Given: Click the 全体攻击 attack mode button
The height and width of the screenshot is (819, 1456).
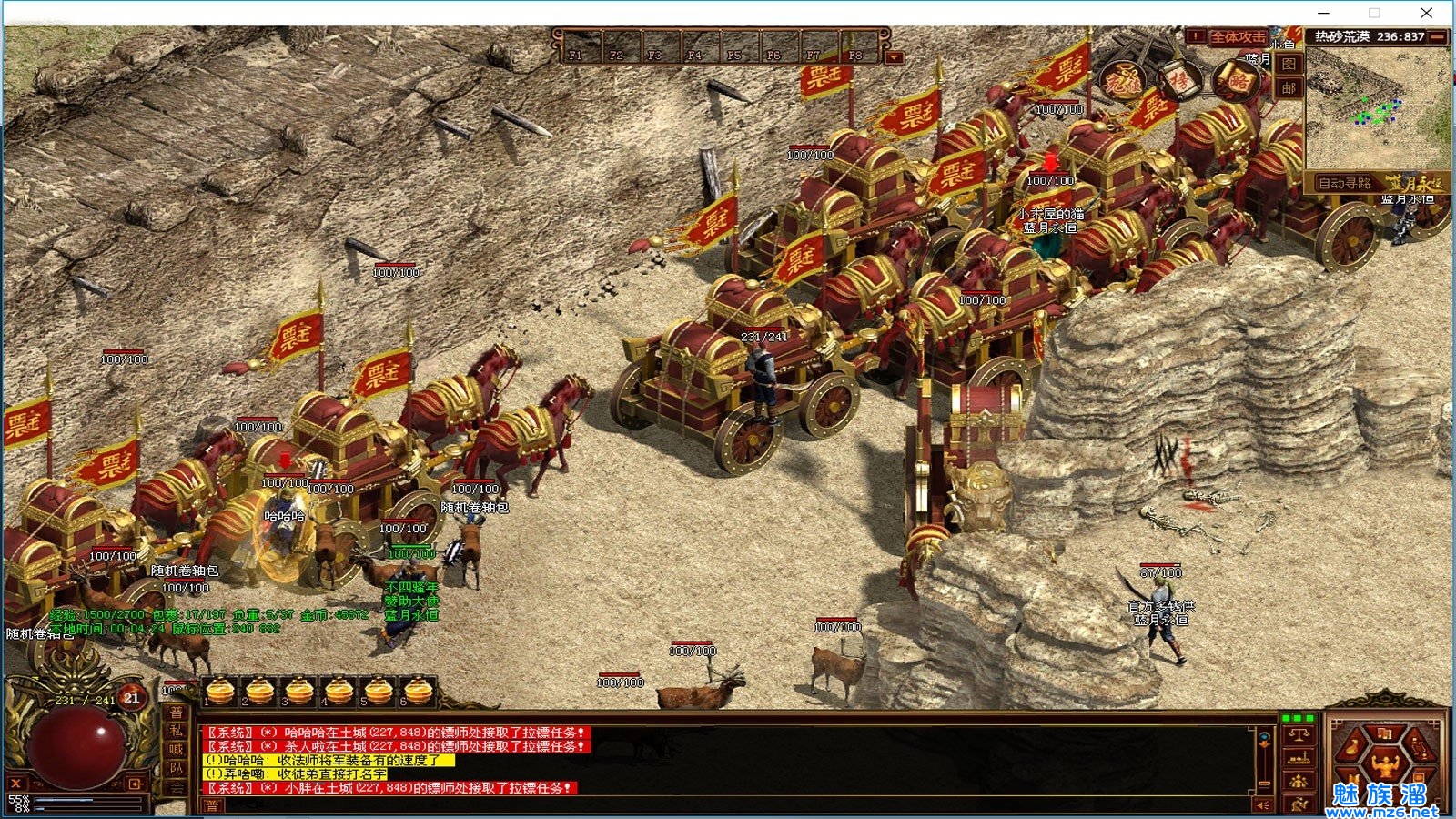Looking at the screenshot, I should point(1237,37).
